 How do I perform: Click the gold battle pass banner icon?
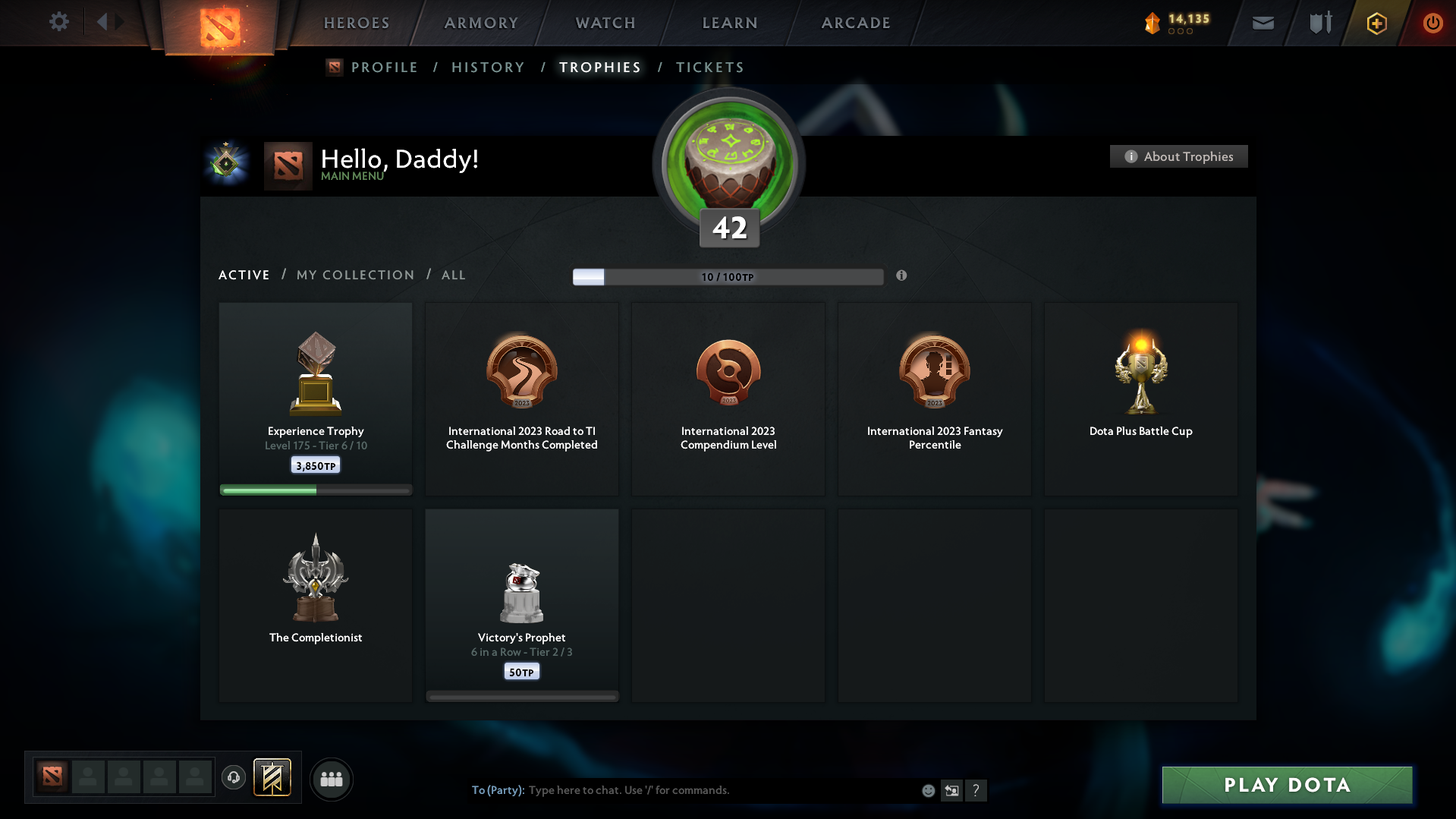[273, 778]
